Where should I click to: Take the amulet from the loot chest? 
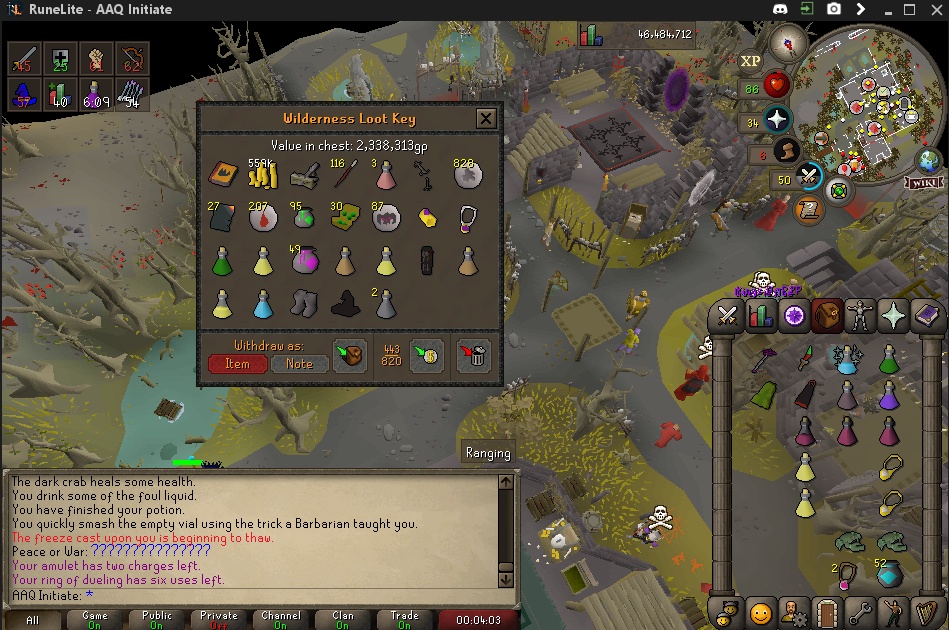(x=467, y=219)
